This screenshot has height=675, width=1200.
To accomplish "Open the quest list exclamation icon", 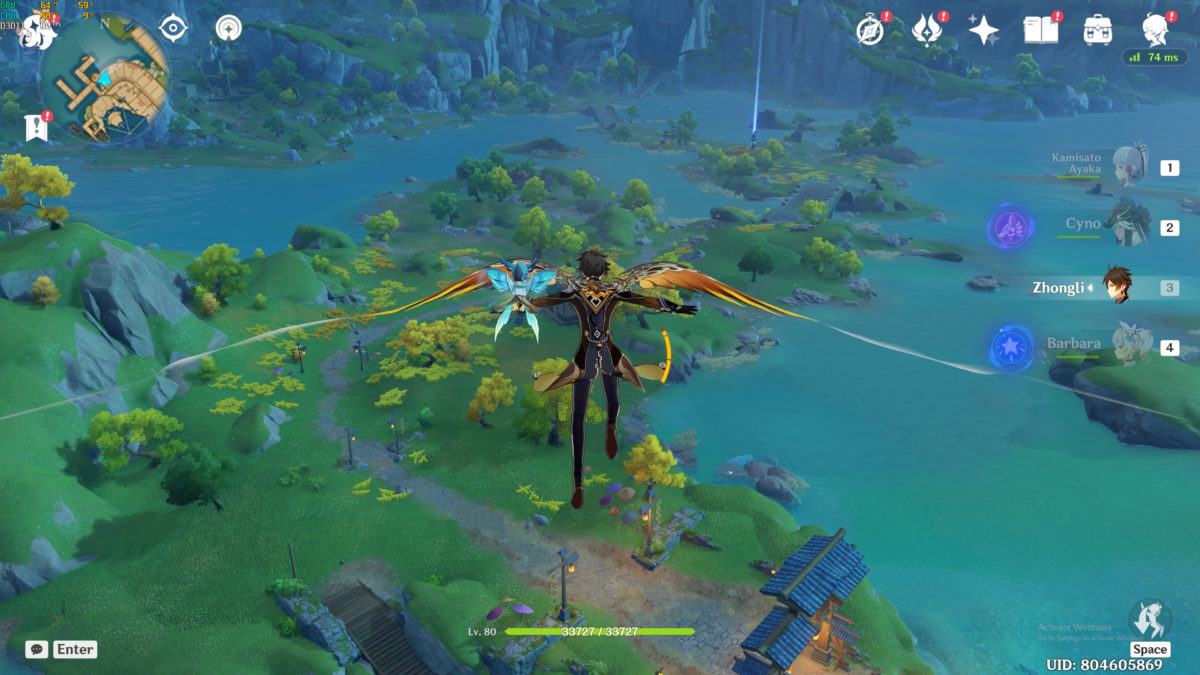I will [x=36, y=127].
